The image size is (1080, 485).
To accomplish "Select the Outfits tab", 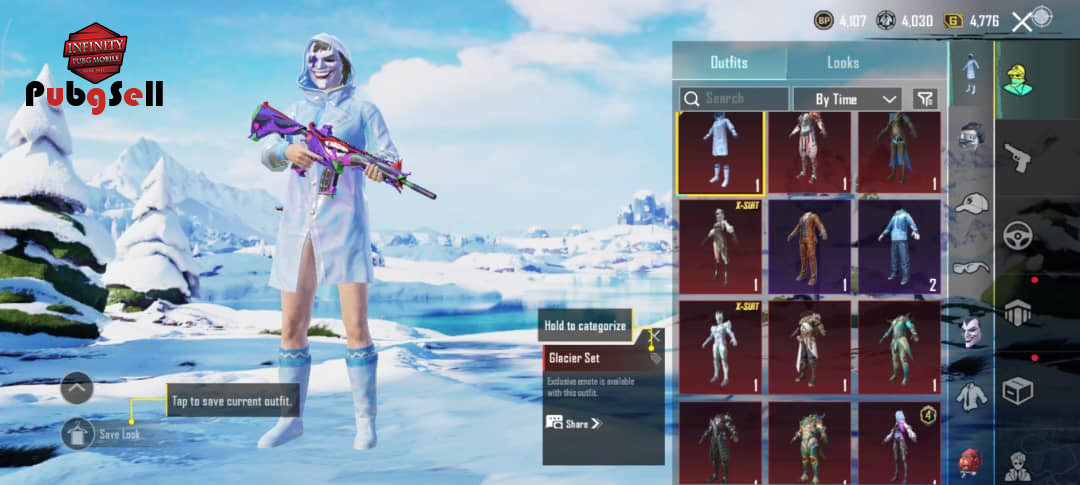I will pos(729,62).
